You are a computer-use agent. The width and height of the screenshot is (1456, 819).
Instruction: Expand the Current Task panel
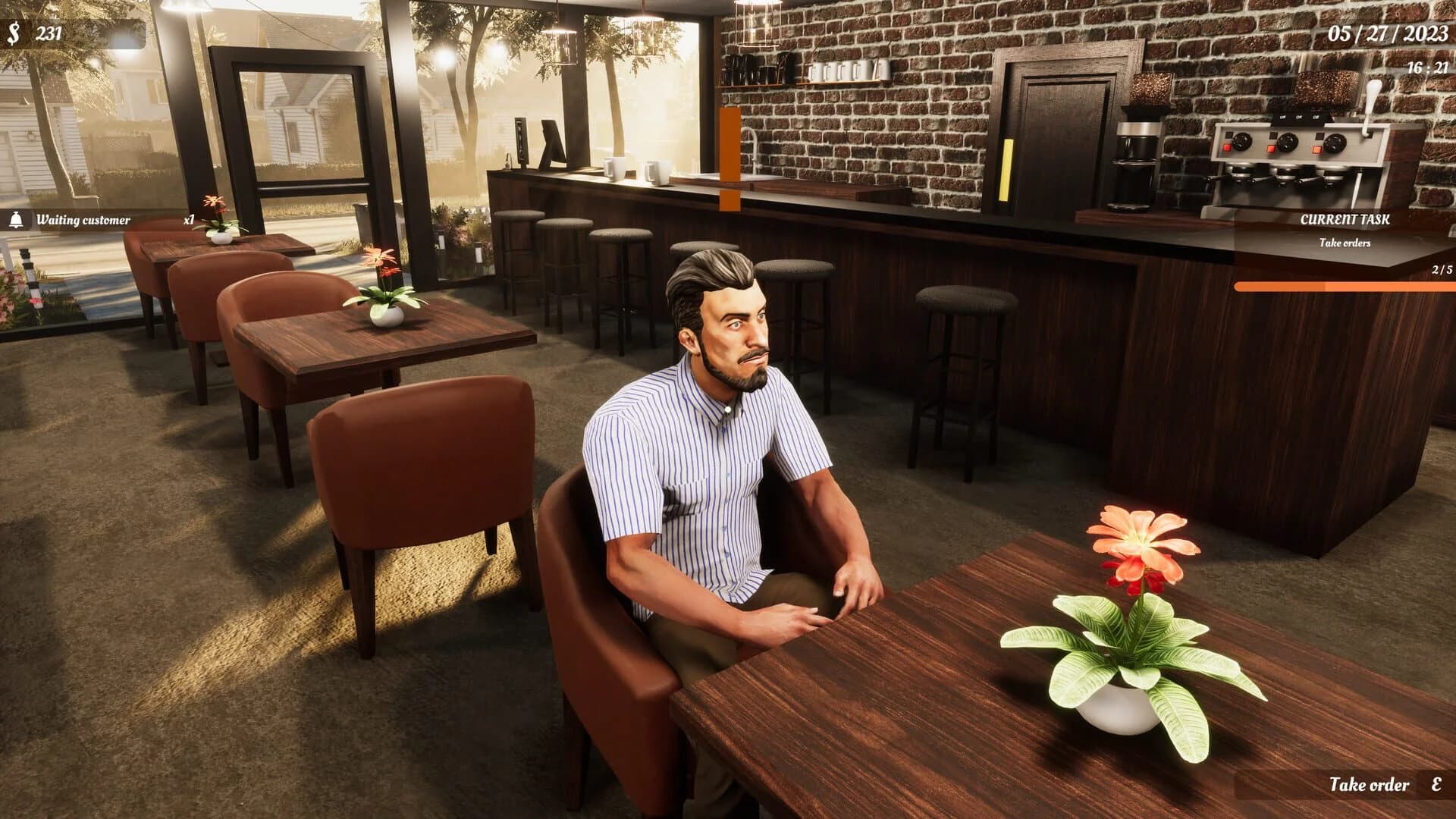tap(1346, 218)
